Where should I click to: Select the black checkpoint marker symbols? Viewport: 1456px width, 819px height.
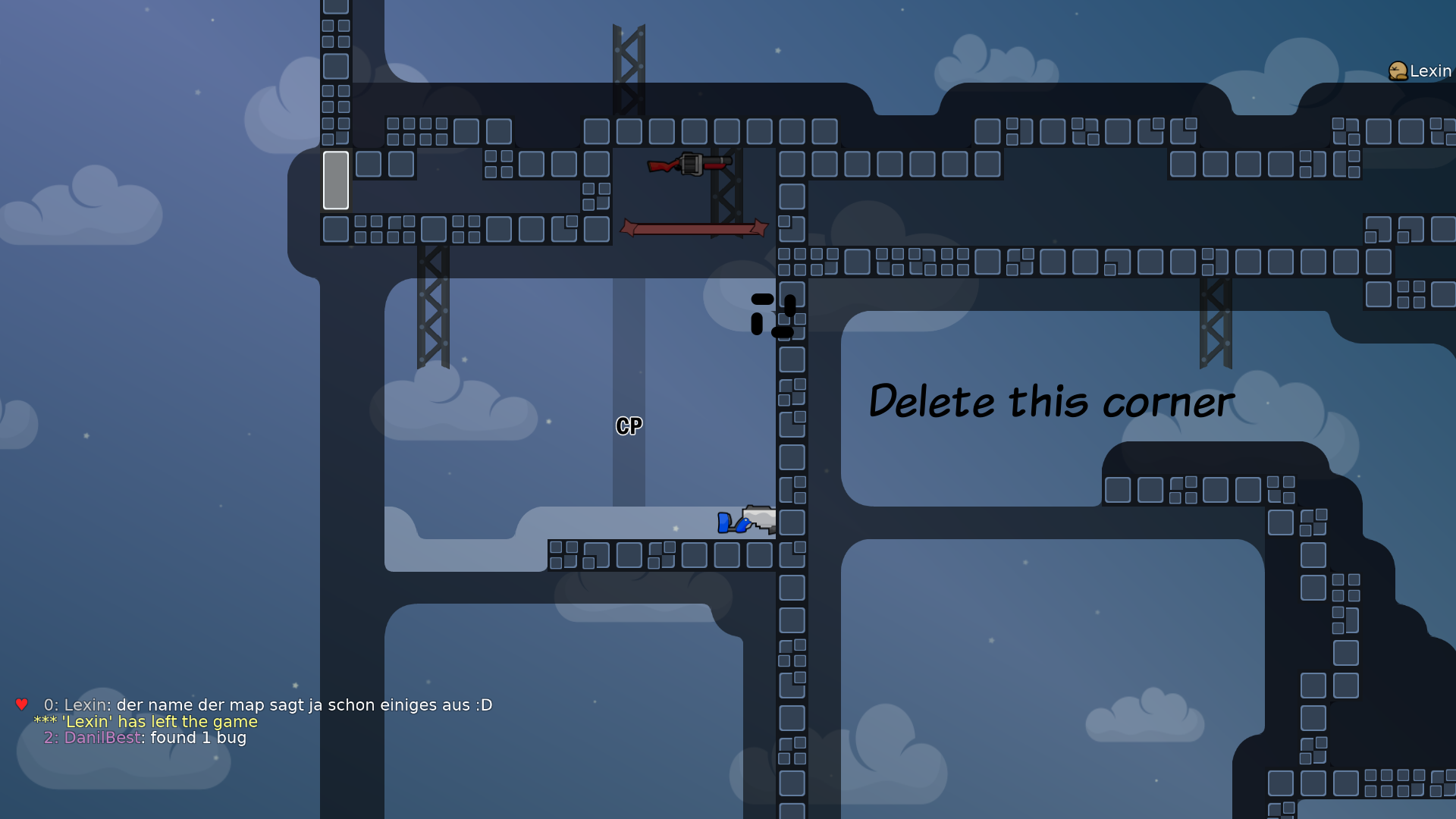coord(773,313)
